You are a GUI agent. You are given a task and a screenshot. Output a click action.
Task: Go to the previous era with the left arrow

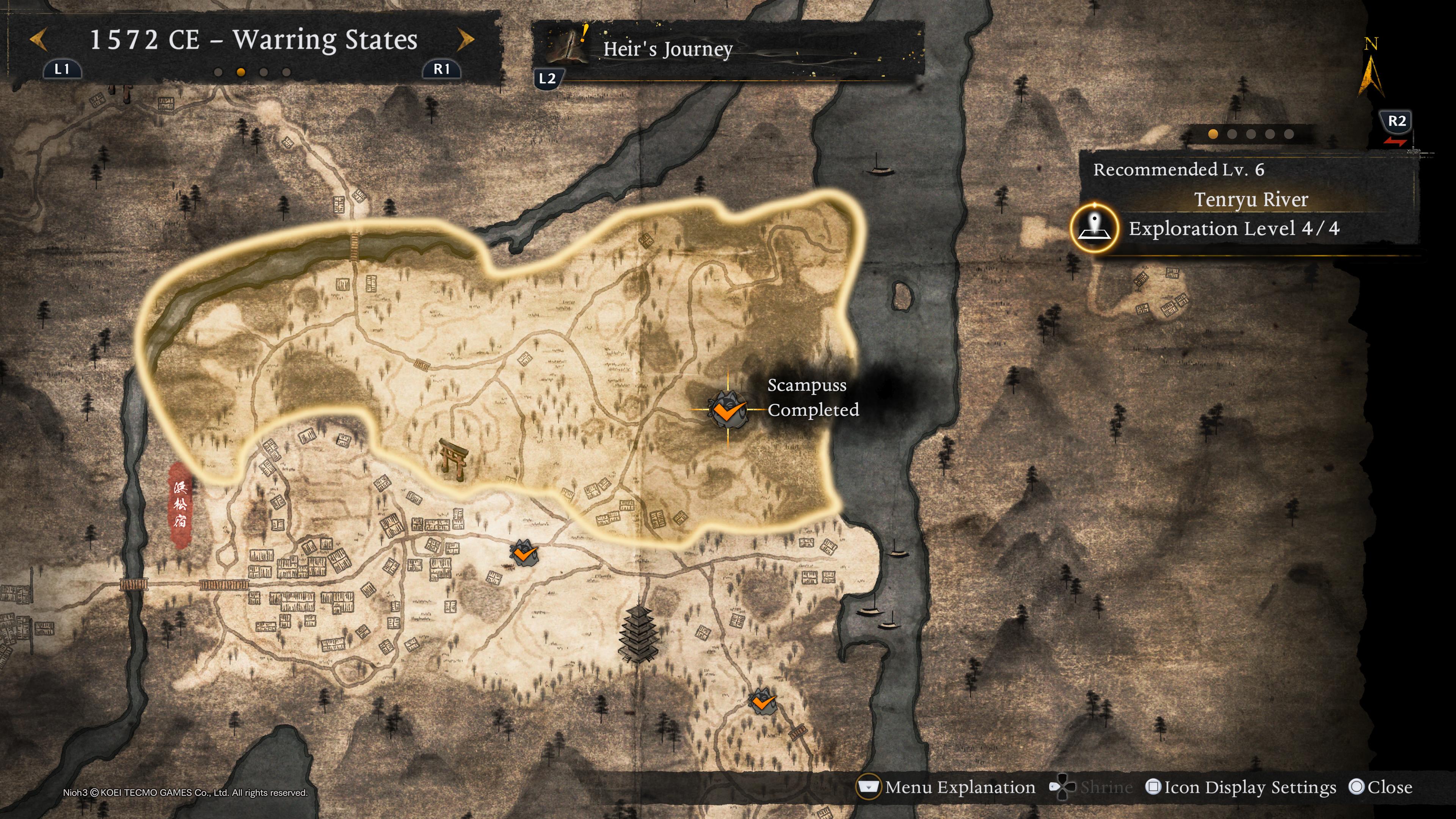38,40
